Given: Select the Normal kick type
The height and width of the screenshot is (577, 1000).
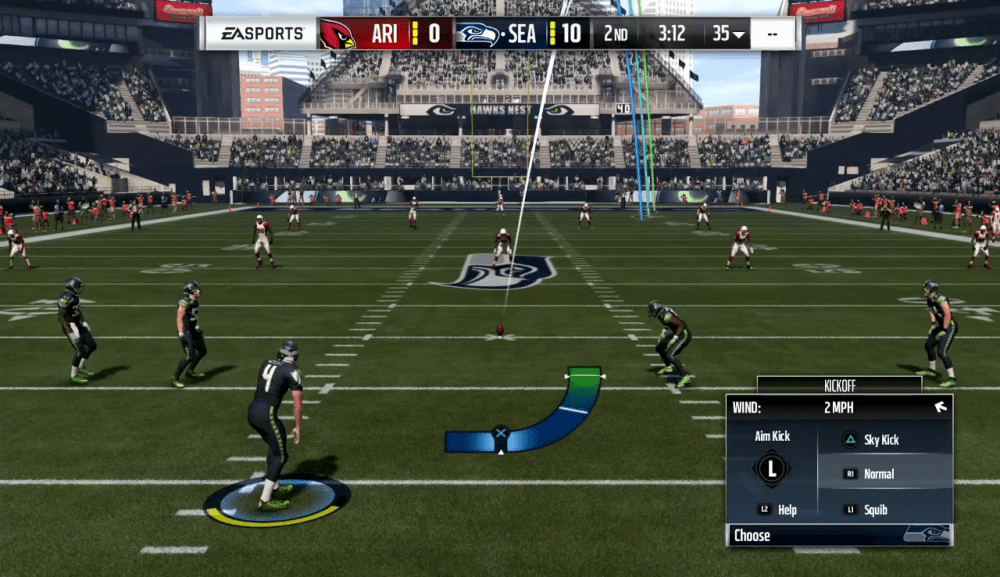Looking at the screenshot, I should click(x=878, y=474).
